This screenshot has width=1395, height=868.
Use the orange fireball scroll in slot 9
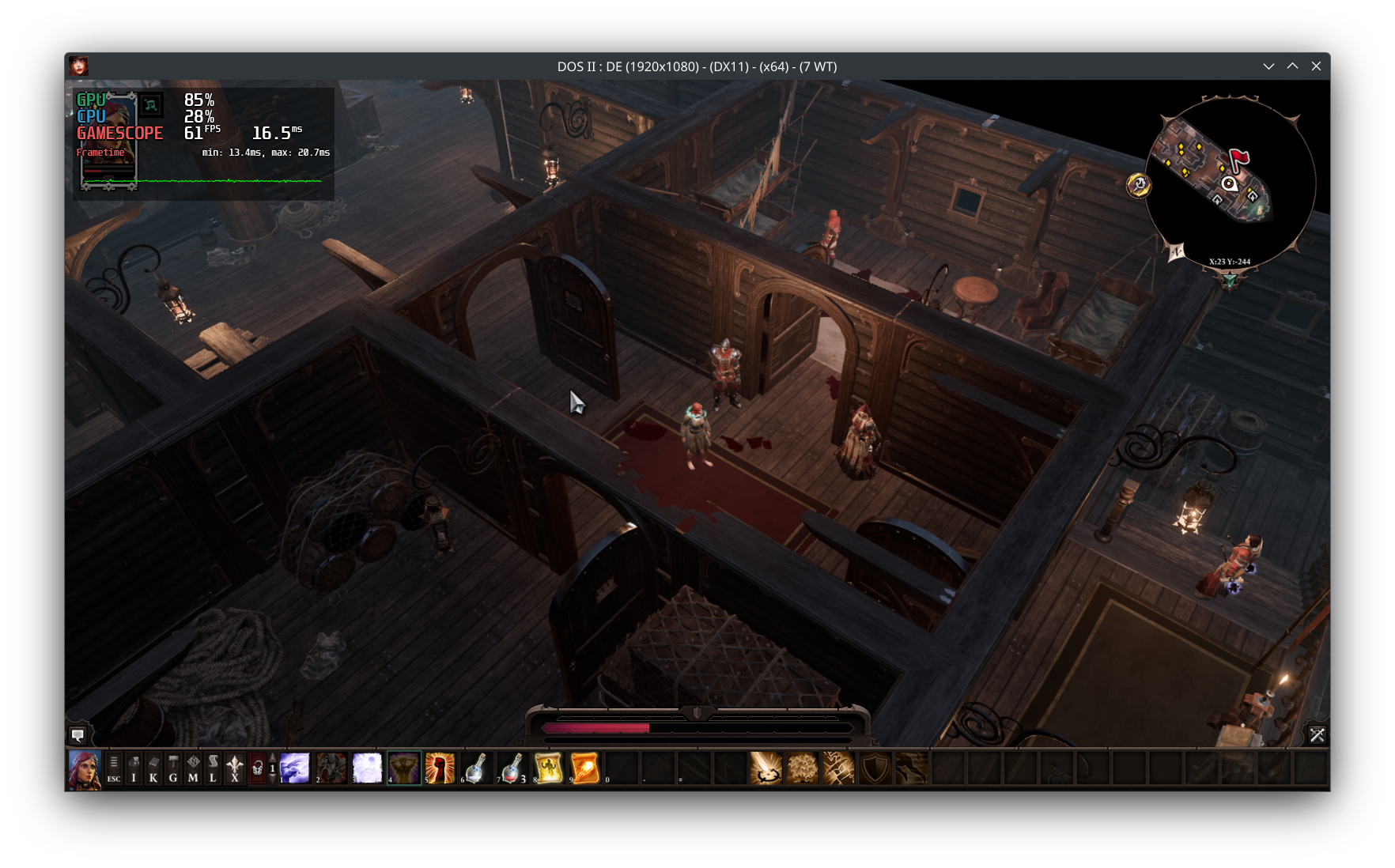(x=585, y=768)
